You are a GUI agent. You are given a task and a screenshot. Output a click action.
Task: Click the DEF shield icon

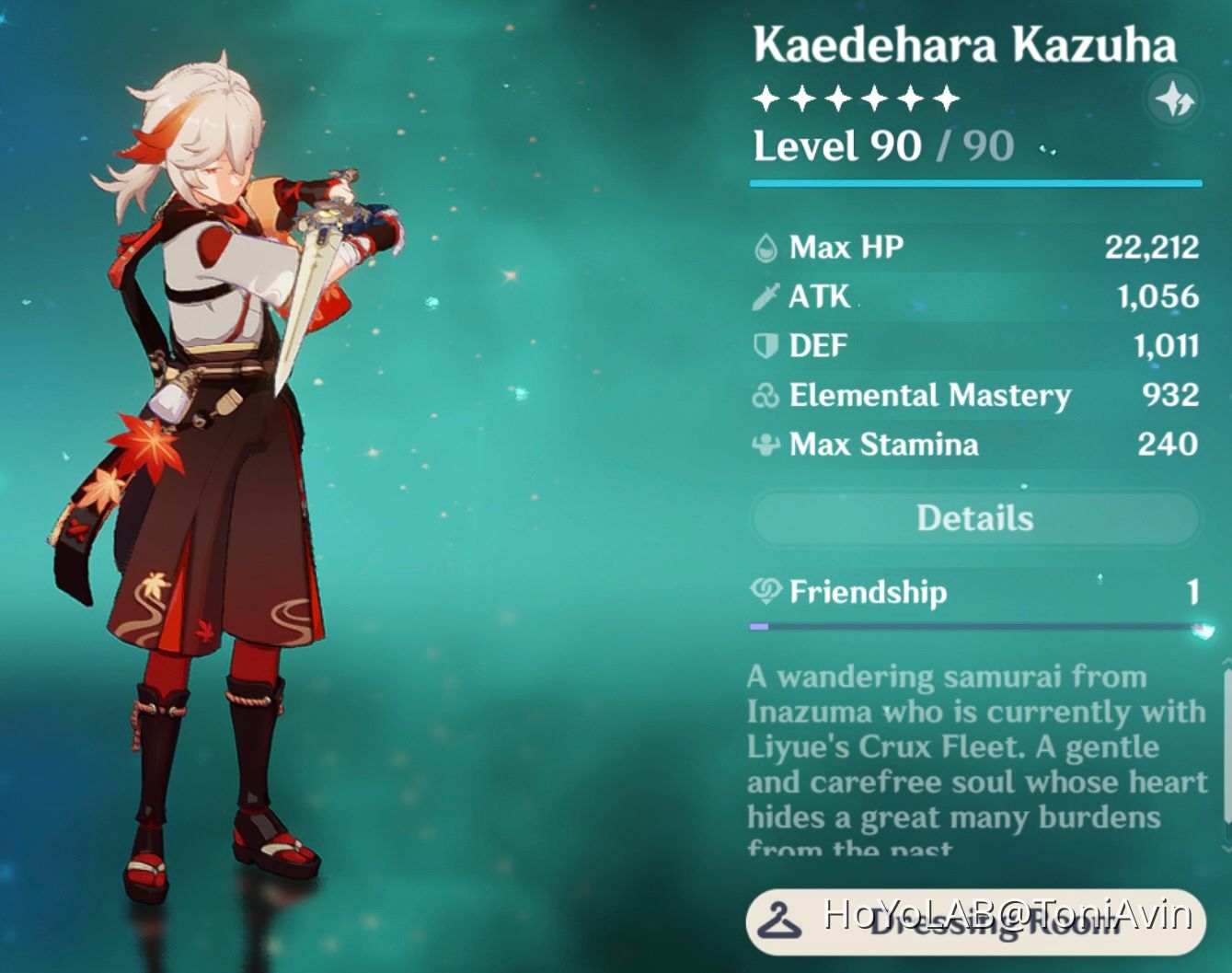tap(765, 345)
